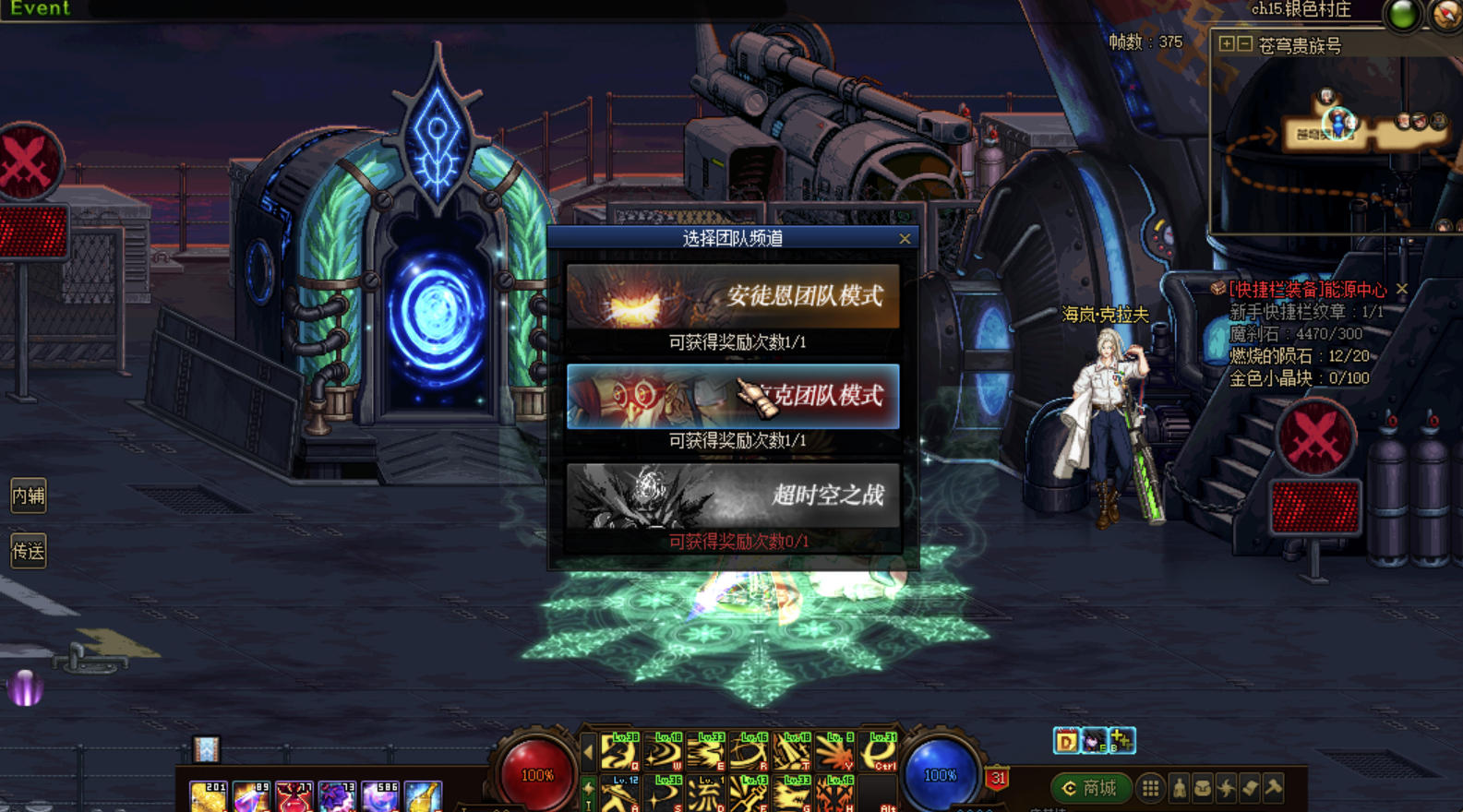Viewport: 1463px width, 812px height.
Task: Dismiss the 能源中心 quest tracker
Action: pyautogui.click(x=1402, y=289)
